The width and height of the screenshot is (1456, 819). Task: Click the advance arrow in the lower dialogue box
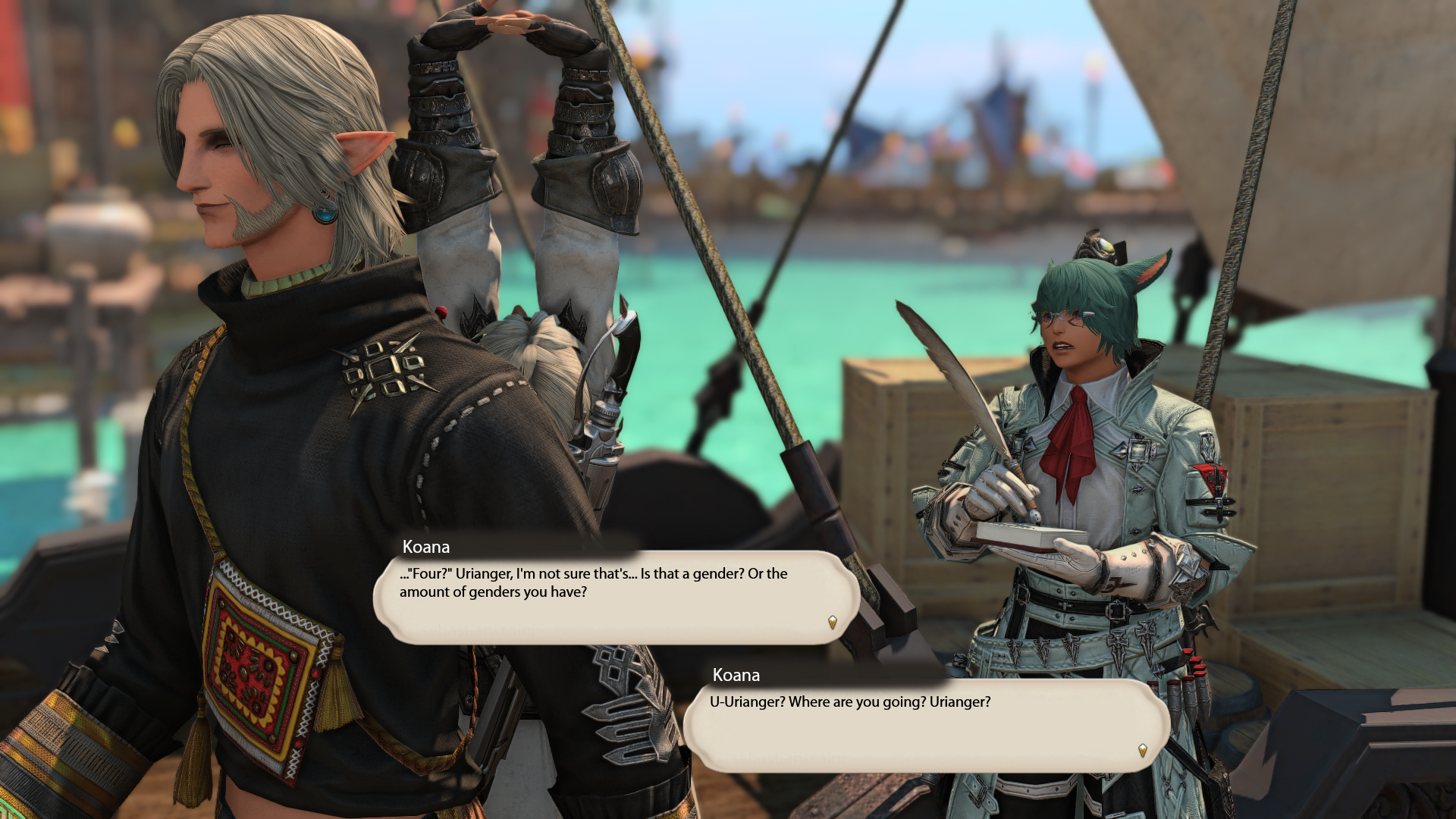click(x=1142, y=751)
